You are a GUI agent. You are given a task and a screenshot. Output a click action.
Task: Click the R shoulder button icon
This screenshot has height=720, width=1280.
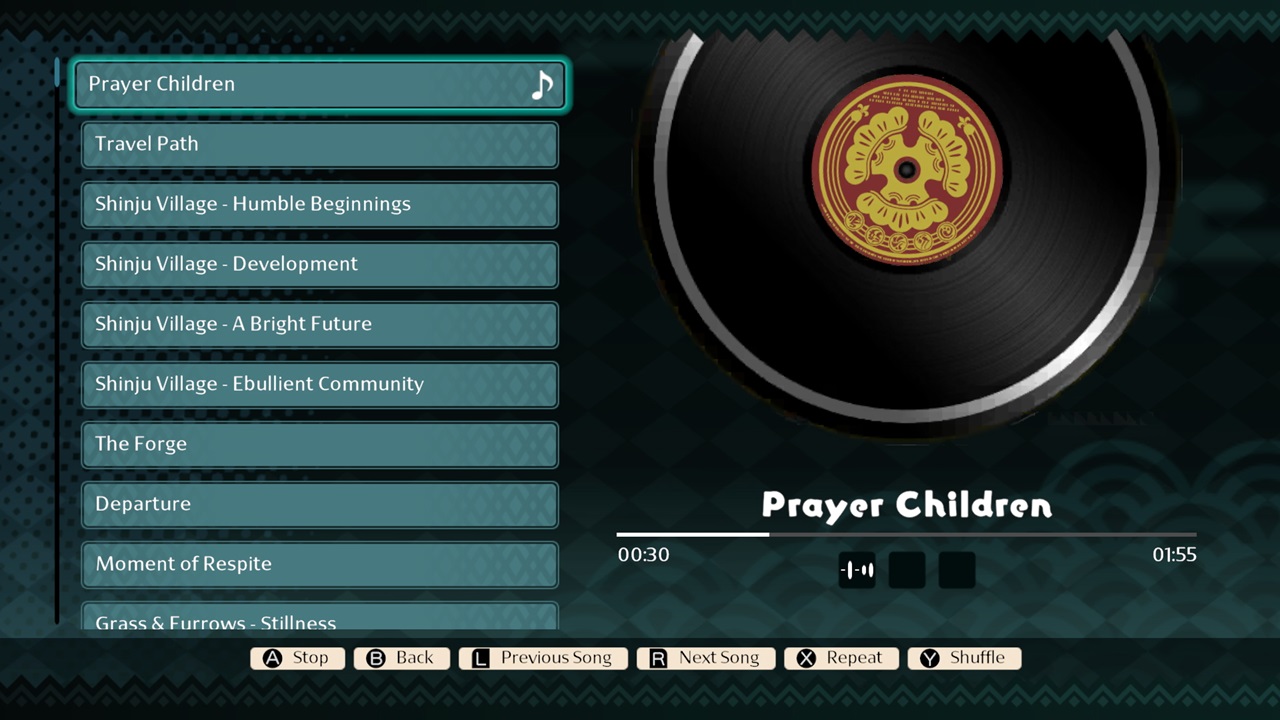click(658, 658)
